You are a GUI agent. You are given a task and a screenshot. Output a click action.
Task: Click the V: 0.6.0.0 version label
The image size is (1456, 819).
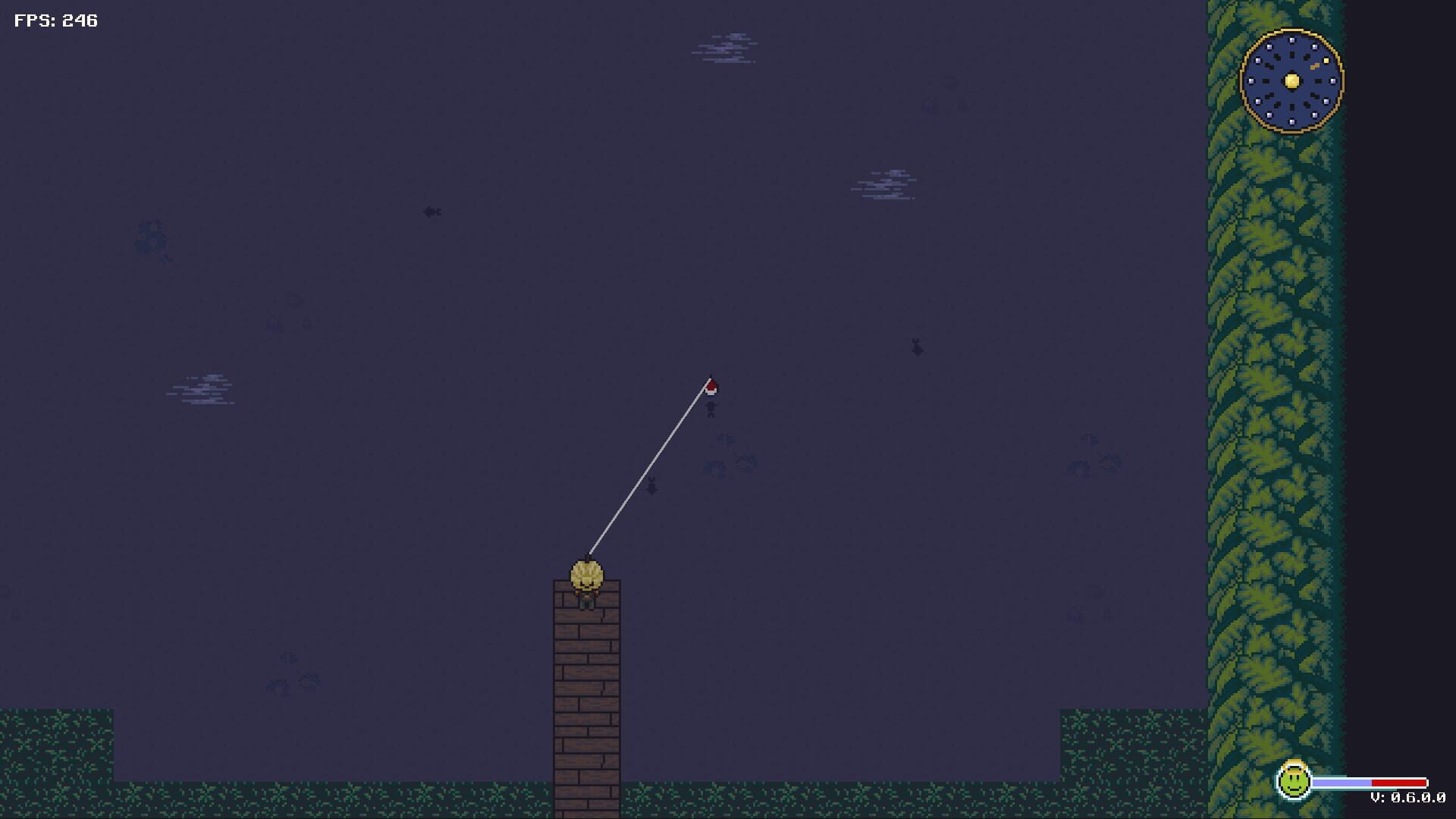pyautogui.click(x=1408, y=798)
